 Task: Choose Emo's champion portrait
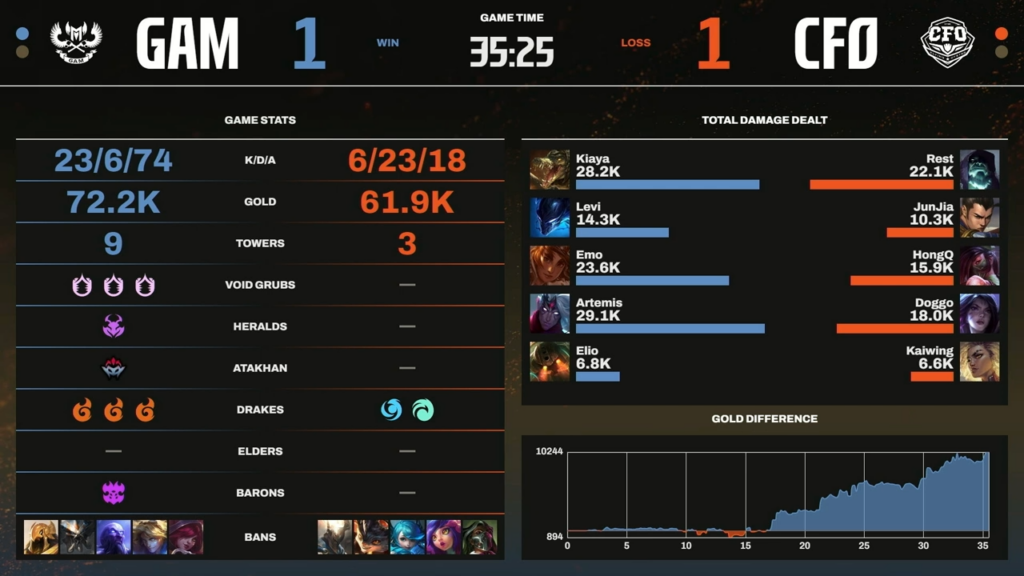pyautogui.click(x=549, y=265)
